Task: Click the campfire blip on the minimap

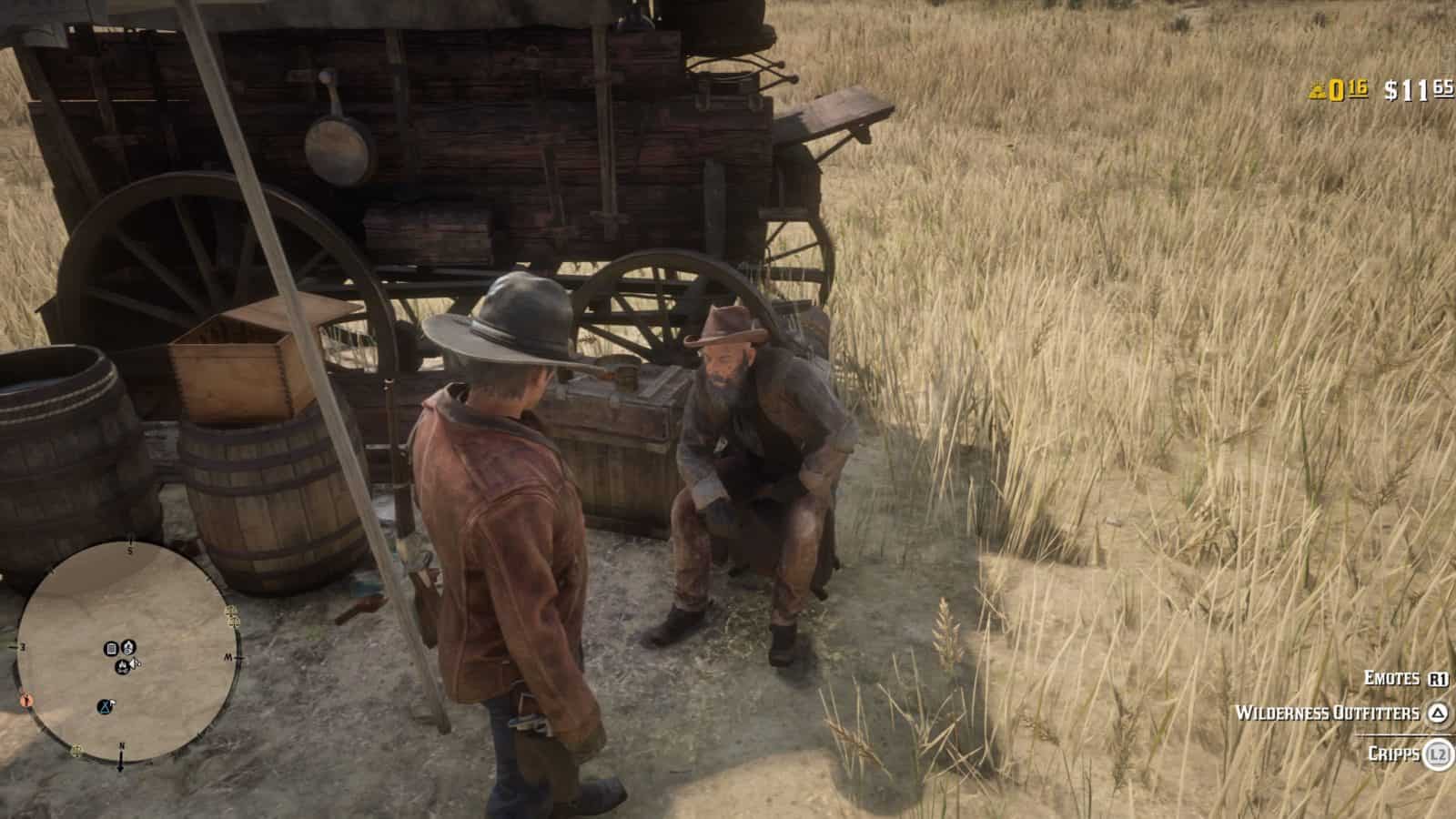Action: [x=123, y=665]
